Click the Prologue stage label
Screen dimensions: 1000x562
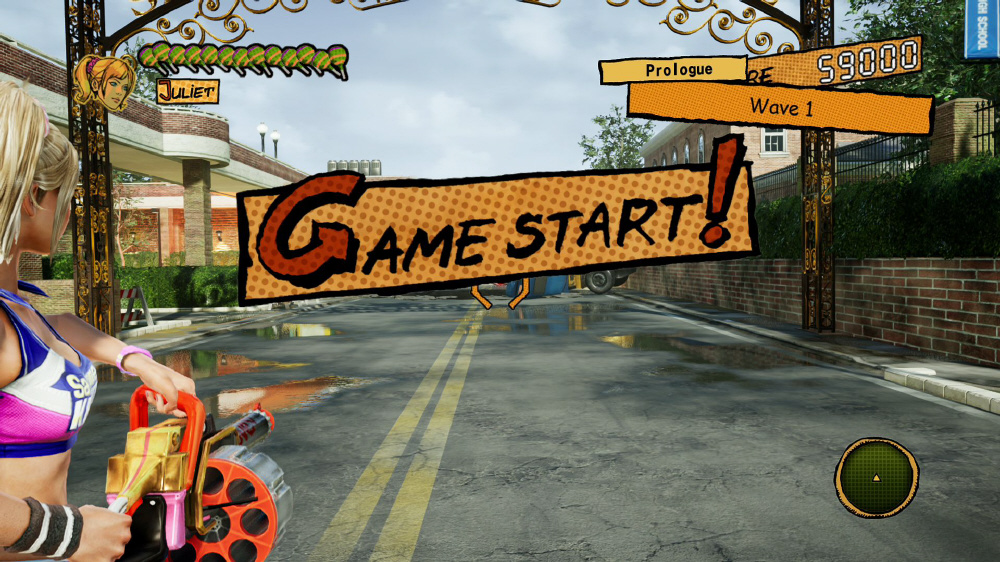point(677,70)
